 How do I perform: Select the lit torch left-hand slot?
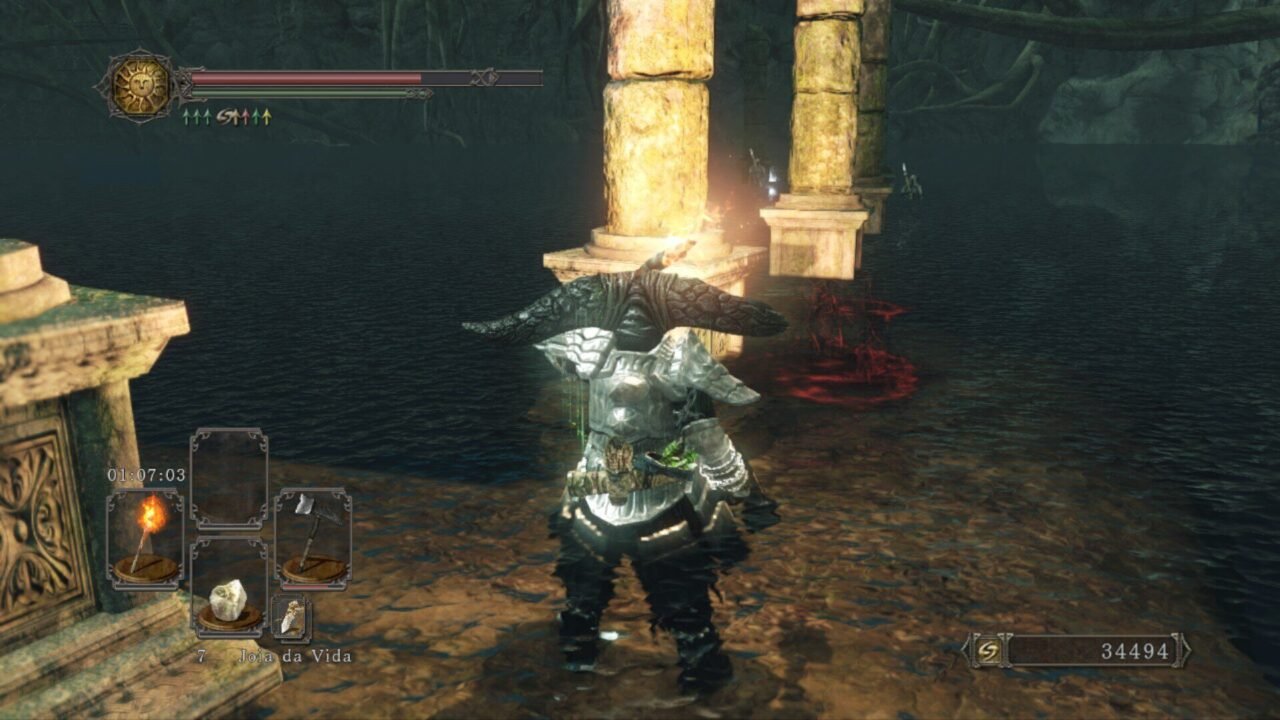[146, 537]
